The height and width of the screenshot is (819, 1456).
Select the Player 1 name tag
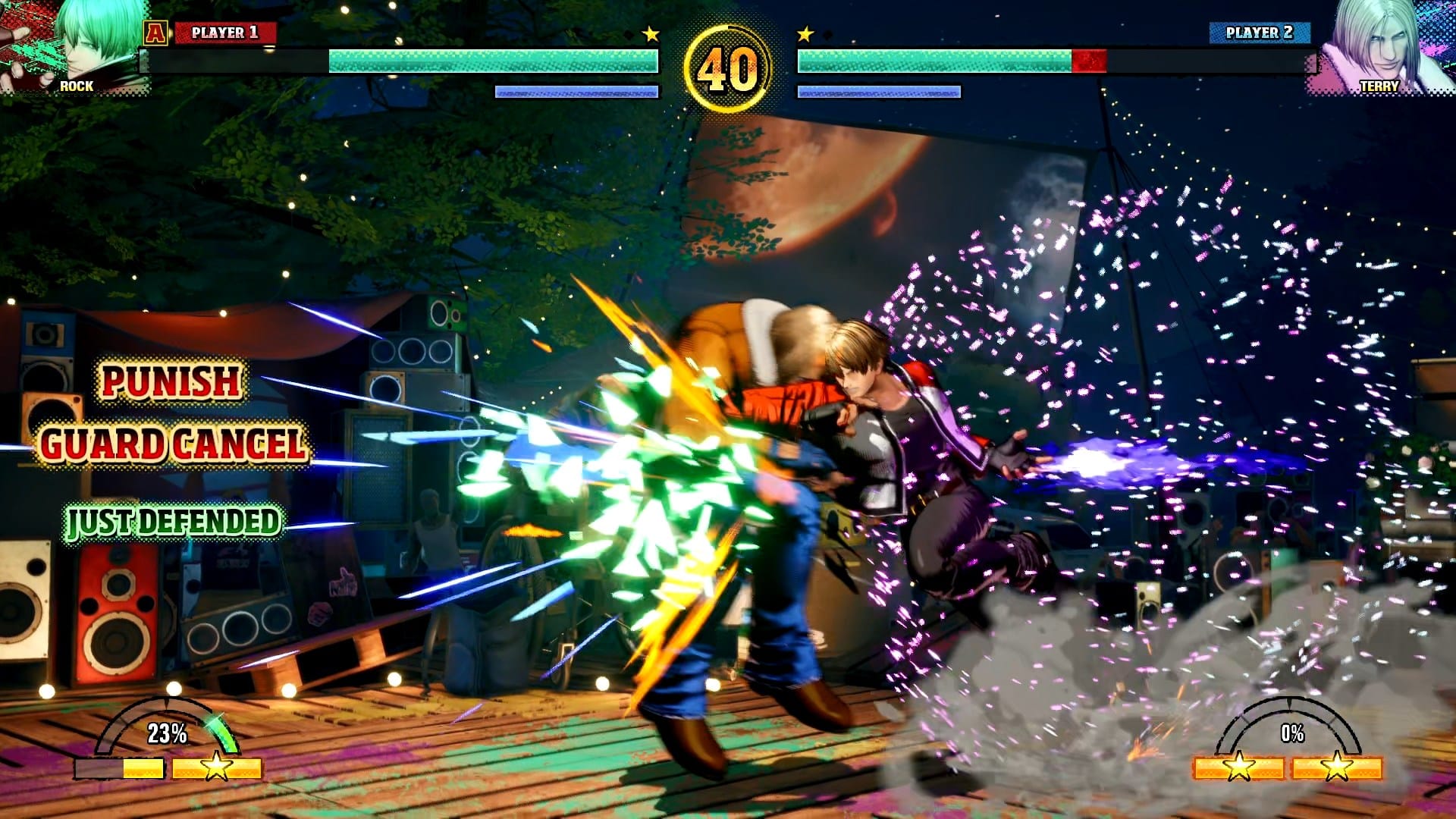pos(224,33)
